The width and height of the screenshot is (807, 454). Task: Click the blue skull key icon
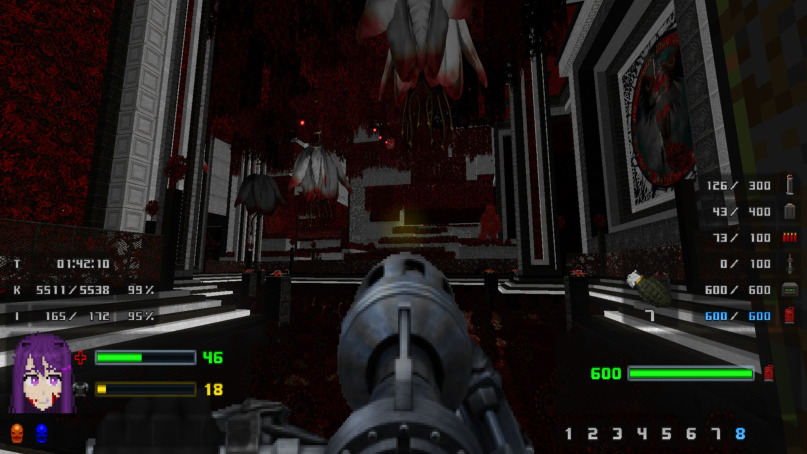coord(41,434)
